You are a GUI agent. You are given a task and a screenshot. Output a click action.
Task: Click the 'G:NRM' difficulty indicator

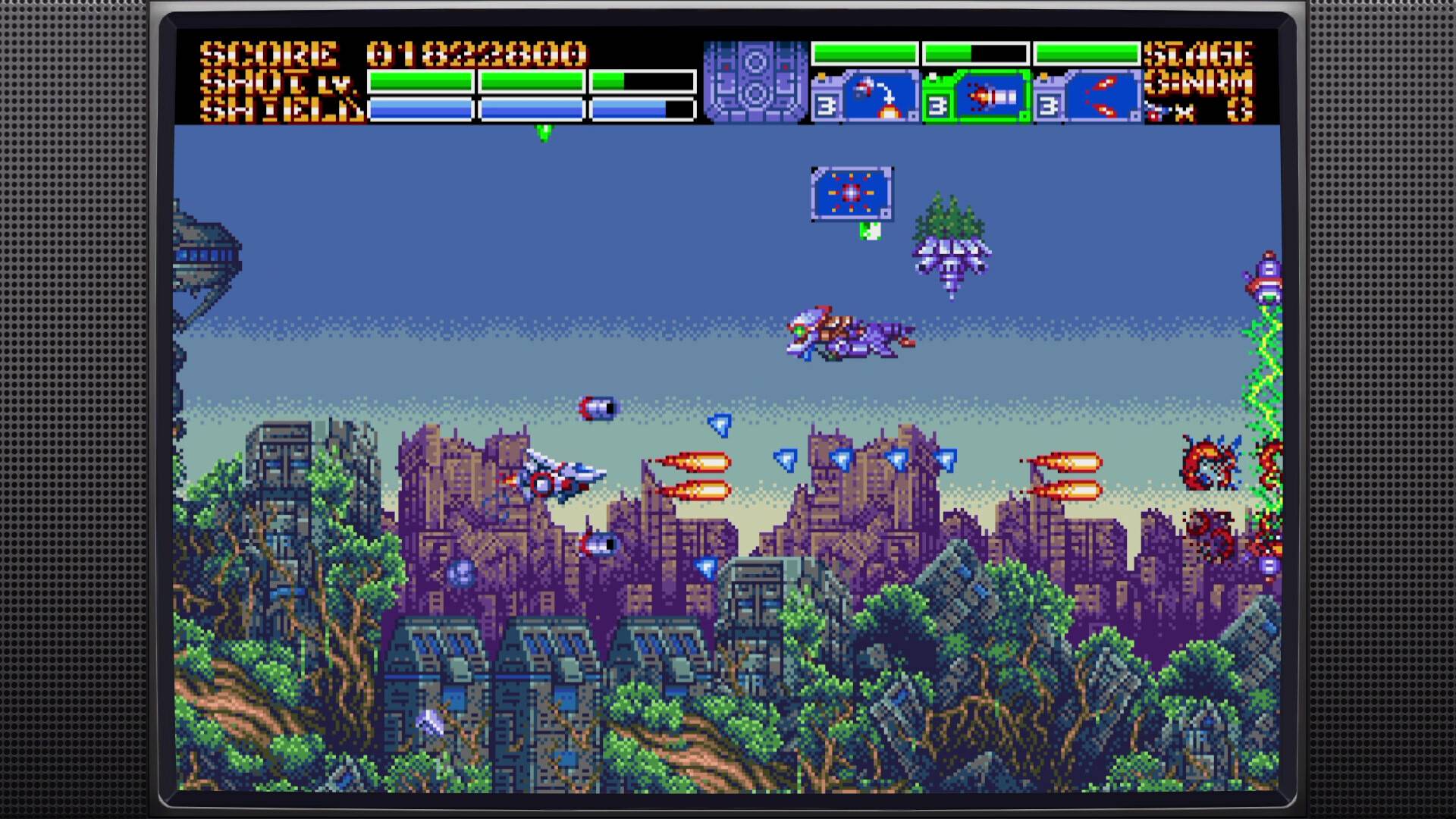point(1198,83)
